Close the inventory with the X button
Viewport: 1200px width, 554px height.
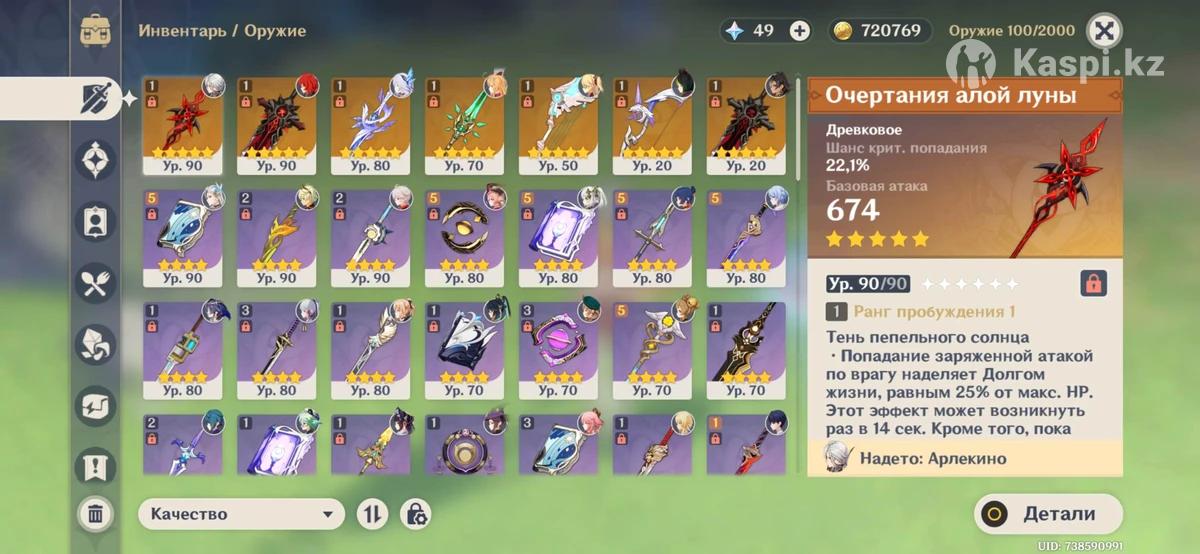pos(1103,30)
